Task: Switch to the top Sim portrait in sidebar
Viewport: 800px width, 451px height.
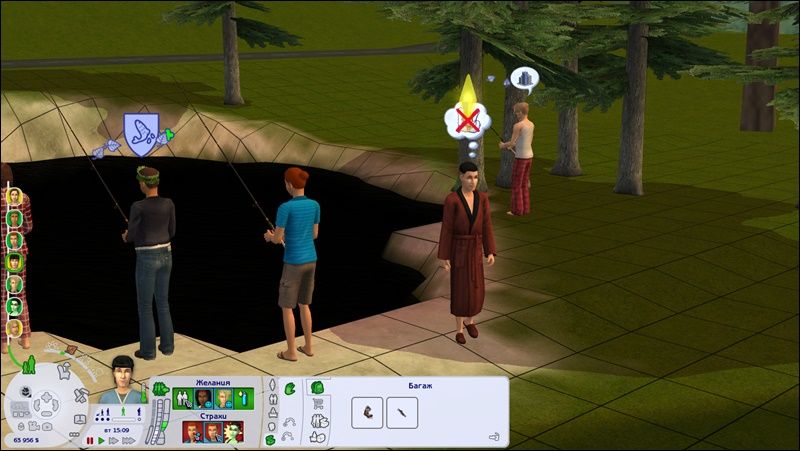Action: (x=14, y=195)
